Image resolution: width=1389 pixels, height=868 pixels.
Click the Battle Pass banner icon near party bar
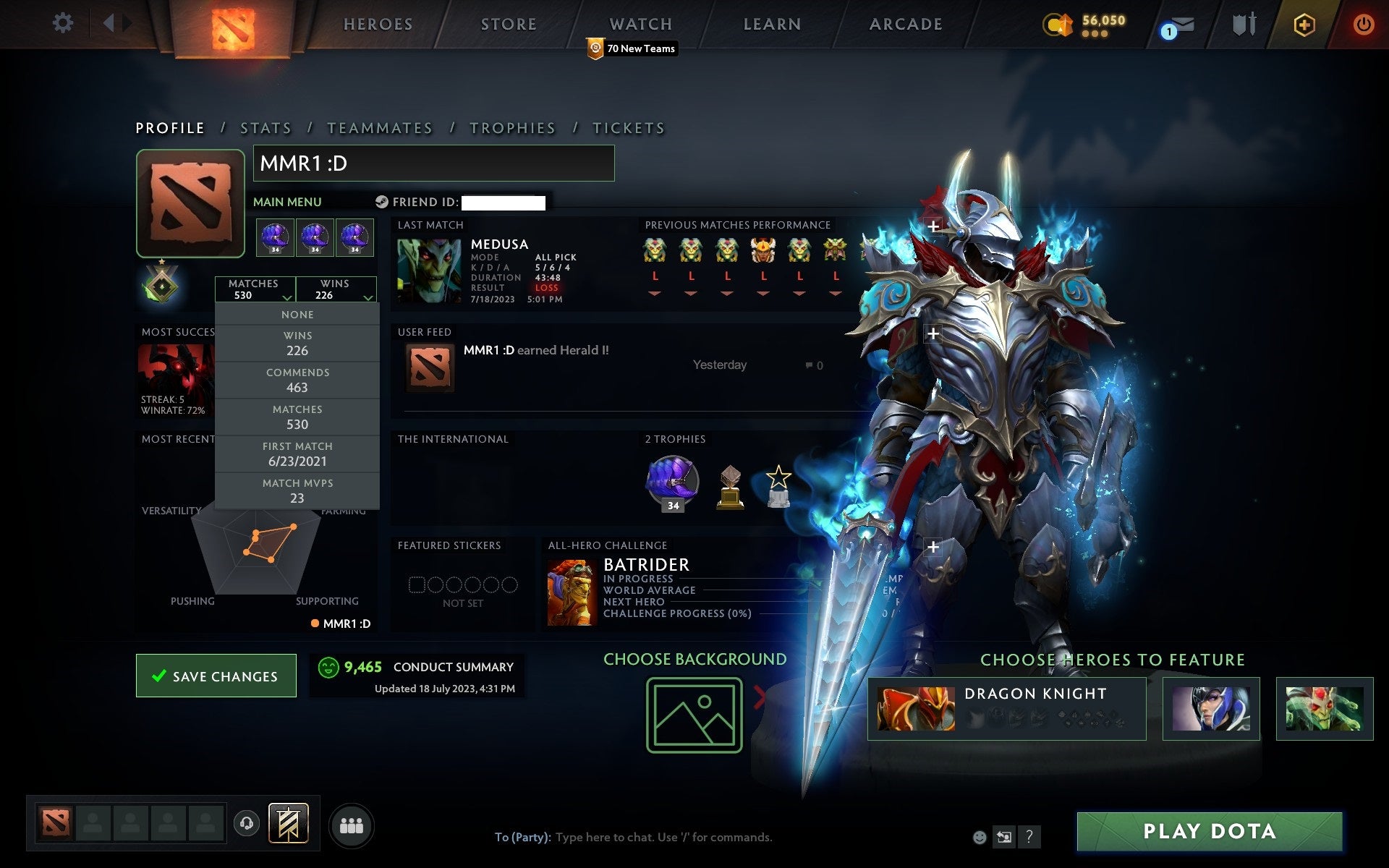[x=288, y=822]
